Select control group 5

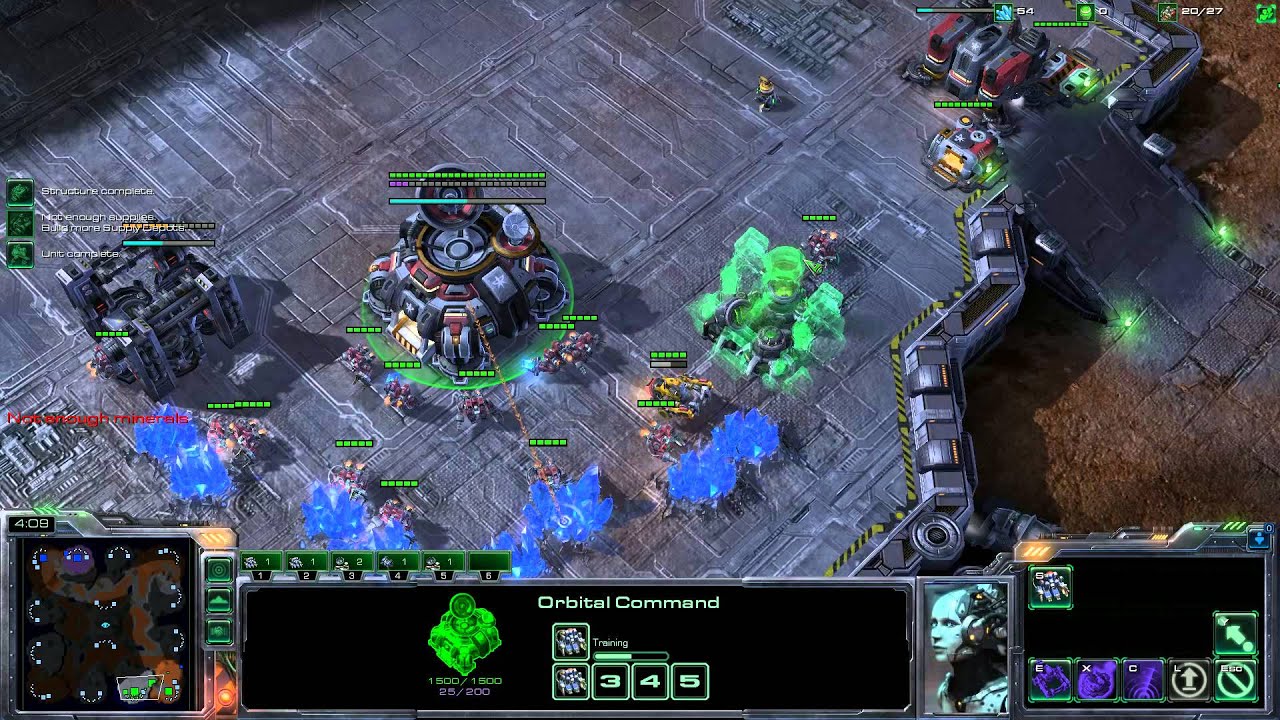coord(442,565)
